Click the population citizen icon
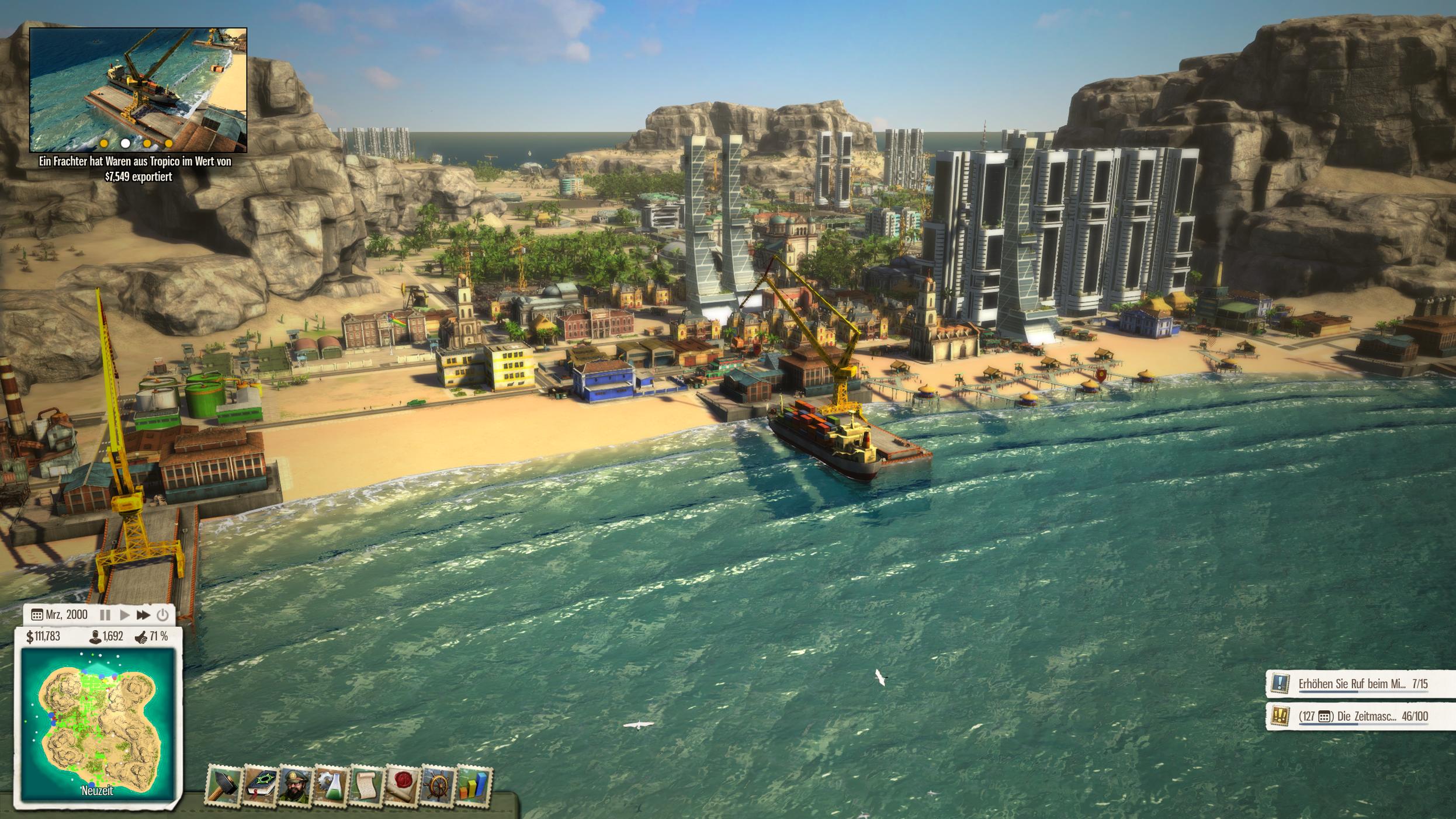This screenshot has height=819, width=1456. pyautogui.click(x=94, y=636)
